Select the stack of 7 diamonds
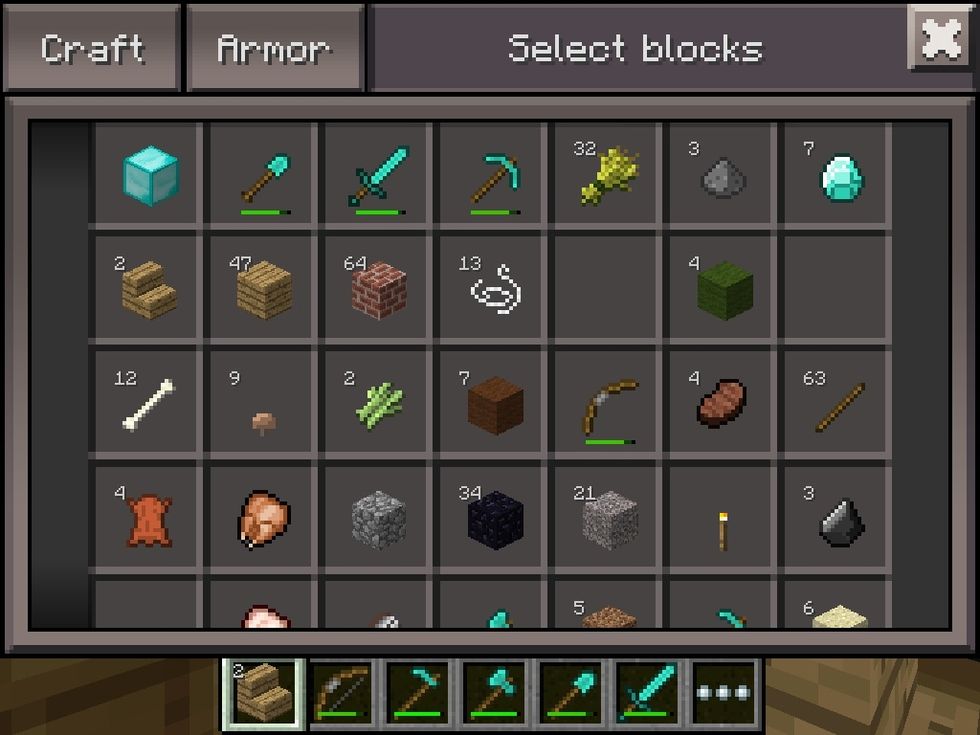This screenshot has width=980, height=735. point(839,174)
